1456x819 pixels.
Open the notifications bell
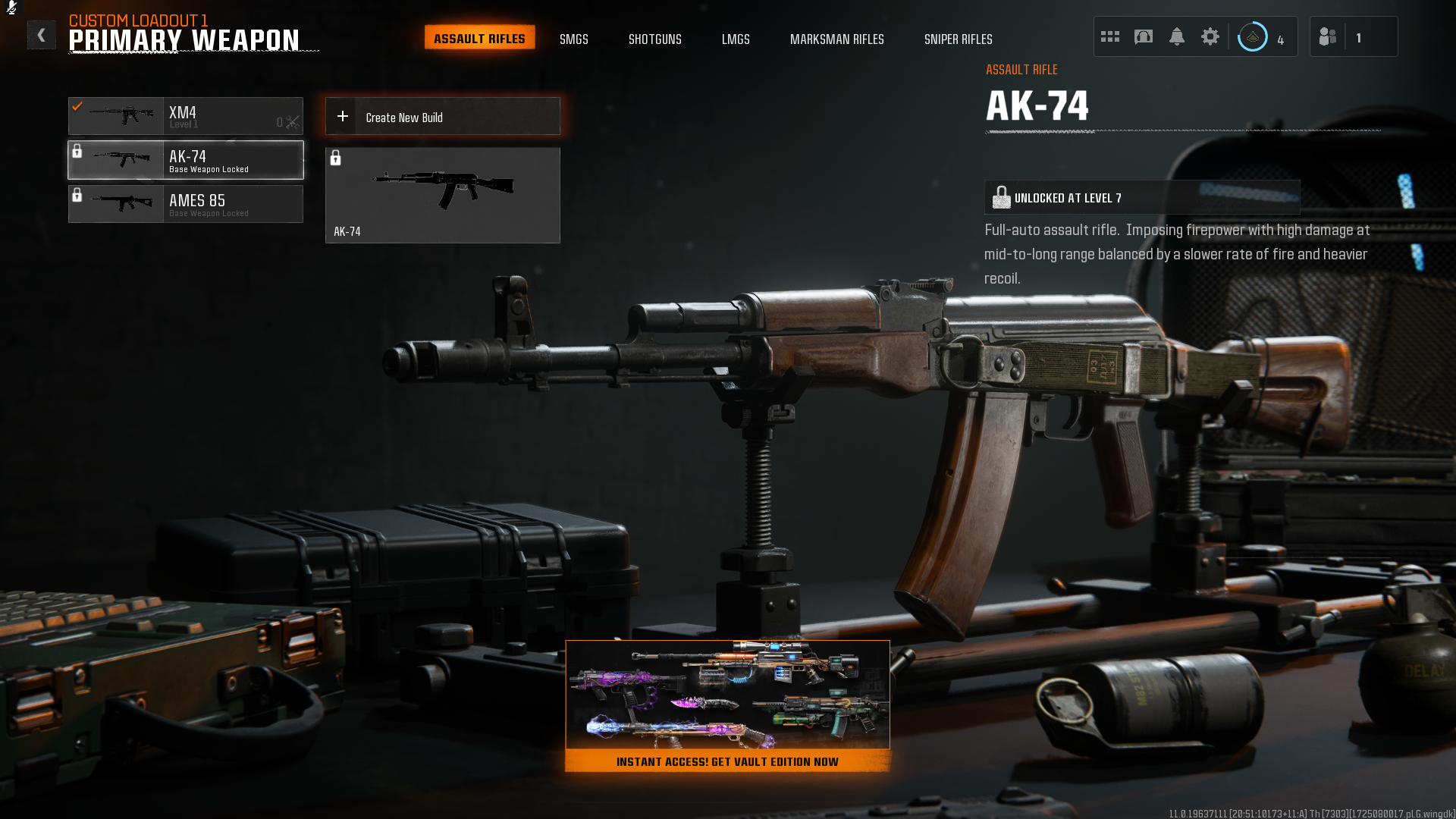tap(1176, 36)
